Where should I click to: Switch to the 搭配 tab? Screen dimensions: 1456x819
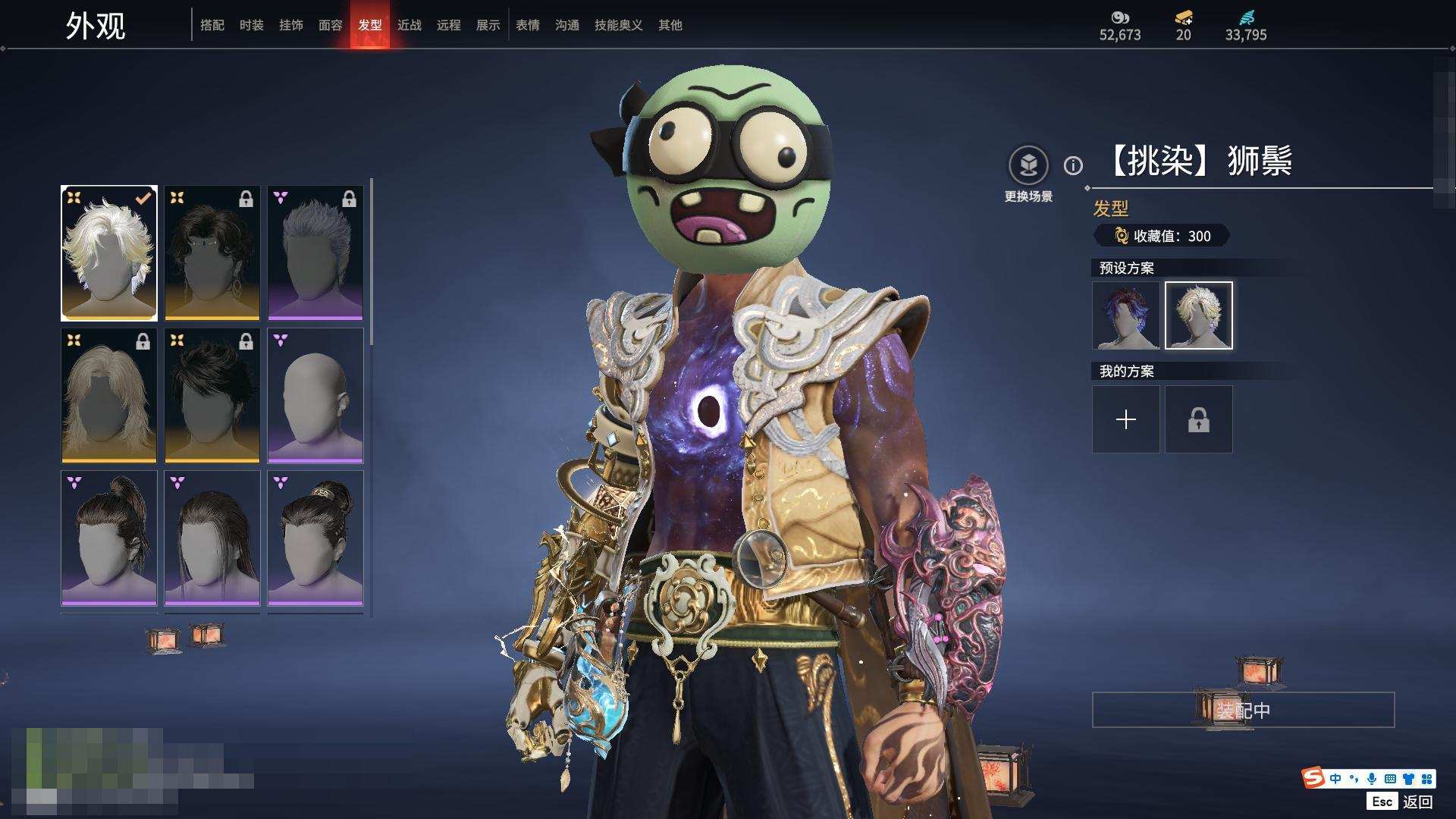[x=212, y=25]
